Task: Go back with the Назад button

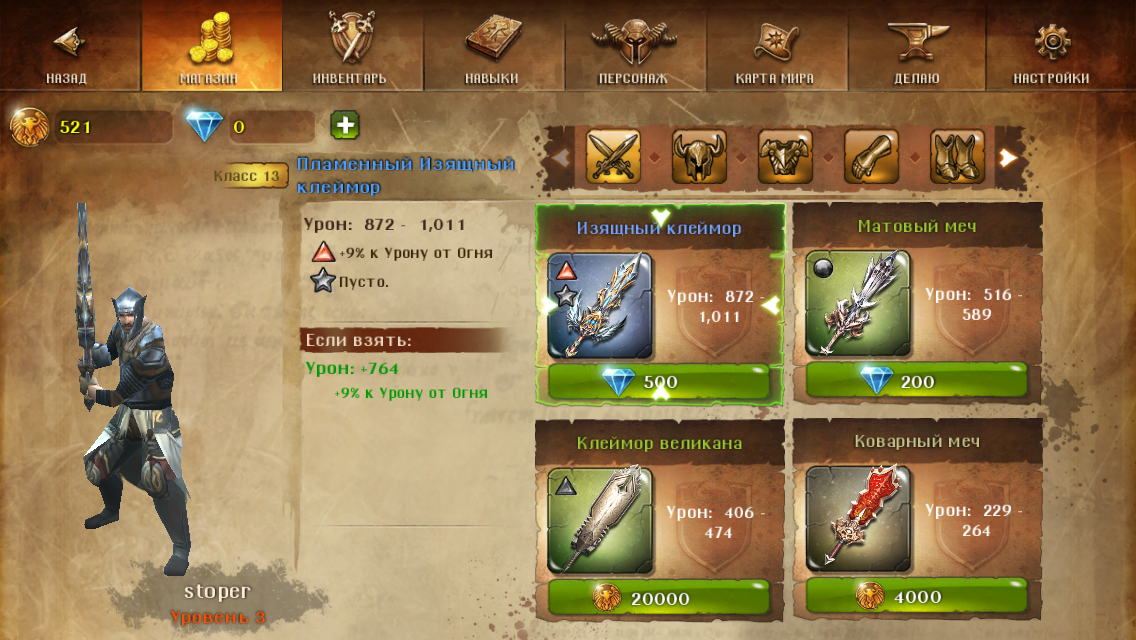Action: pos(67,48)
